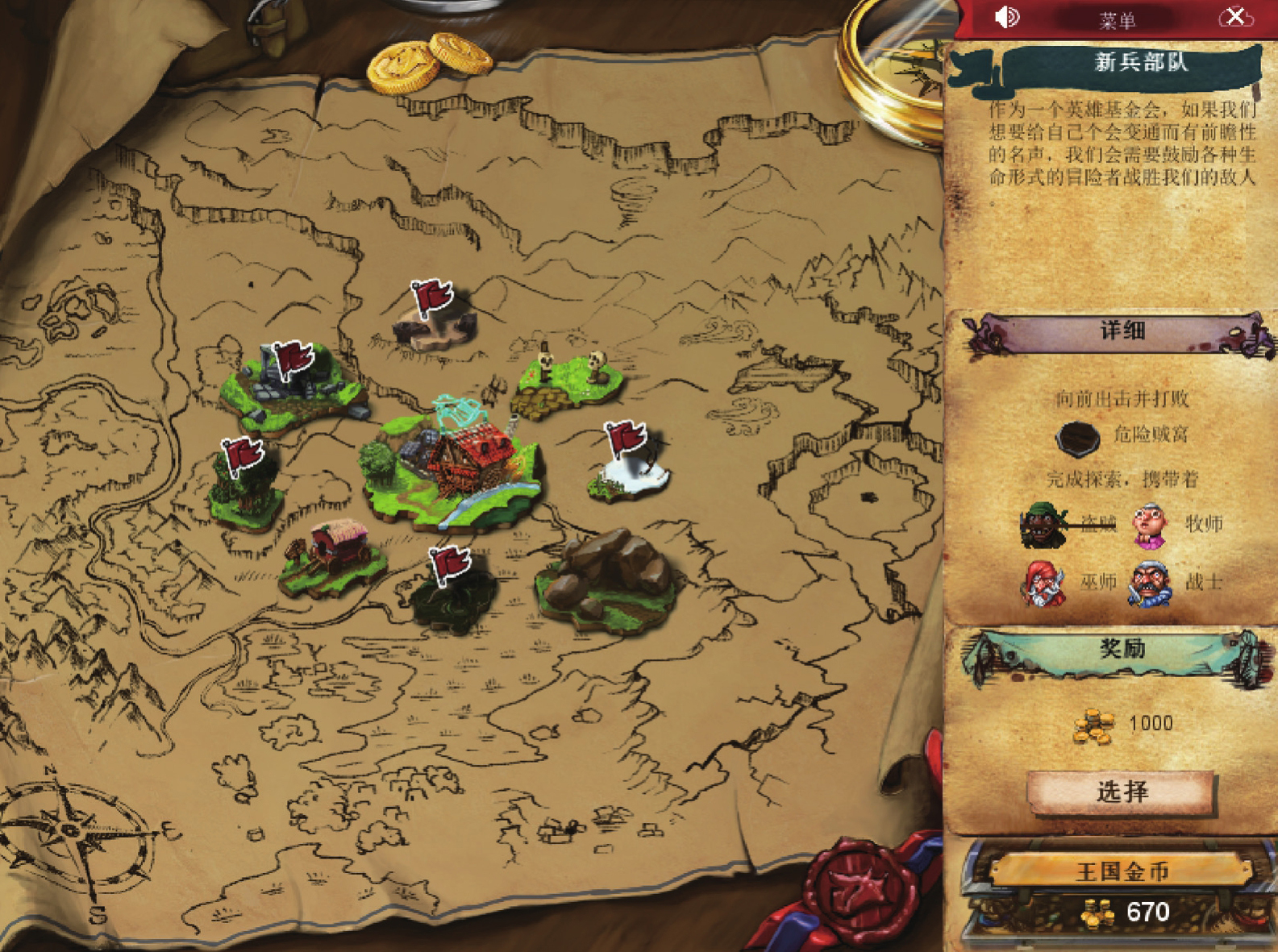The height and width of the screenshot is (952, 1278).
Task: Choose the caravan wagon mission tile
Action: pyautogui.click(x=333, y=558)
